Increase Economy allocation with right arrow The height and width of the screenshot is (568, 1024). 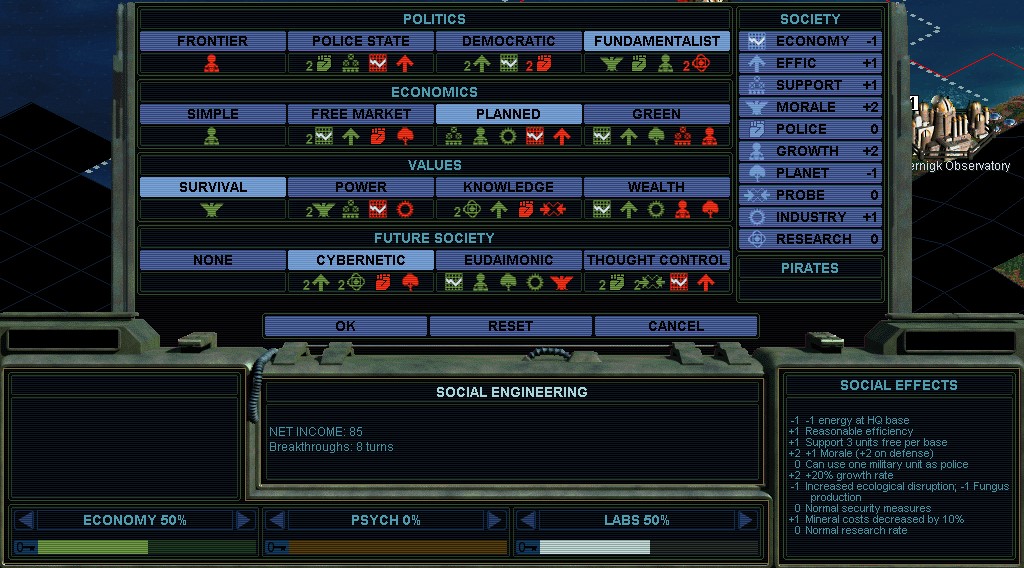tap(243, 520)
